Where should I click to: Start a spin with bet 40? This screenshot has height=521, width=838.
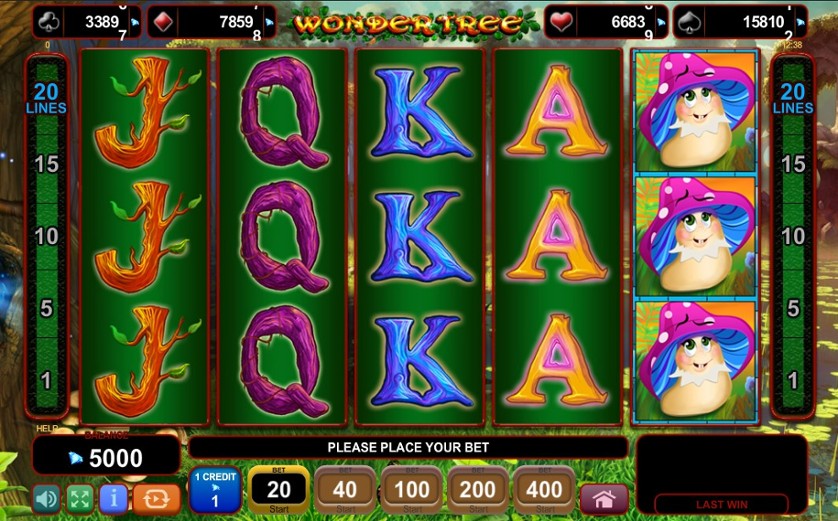pyautogui.click(x=344, y=490)
